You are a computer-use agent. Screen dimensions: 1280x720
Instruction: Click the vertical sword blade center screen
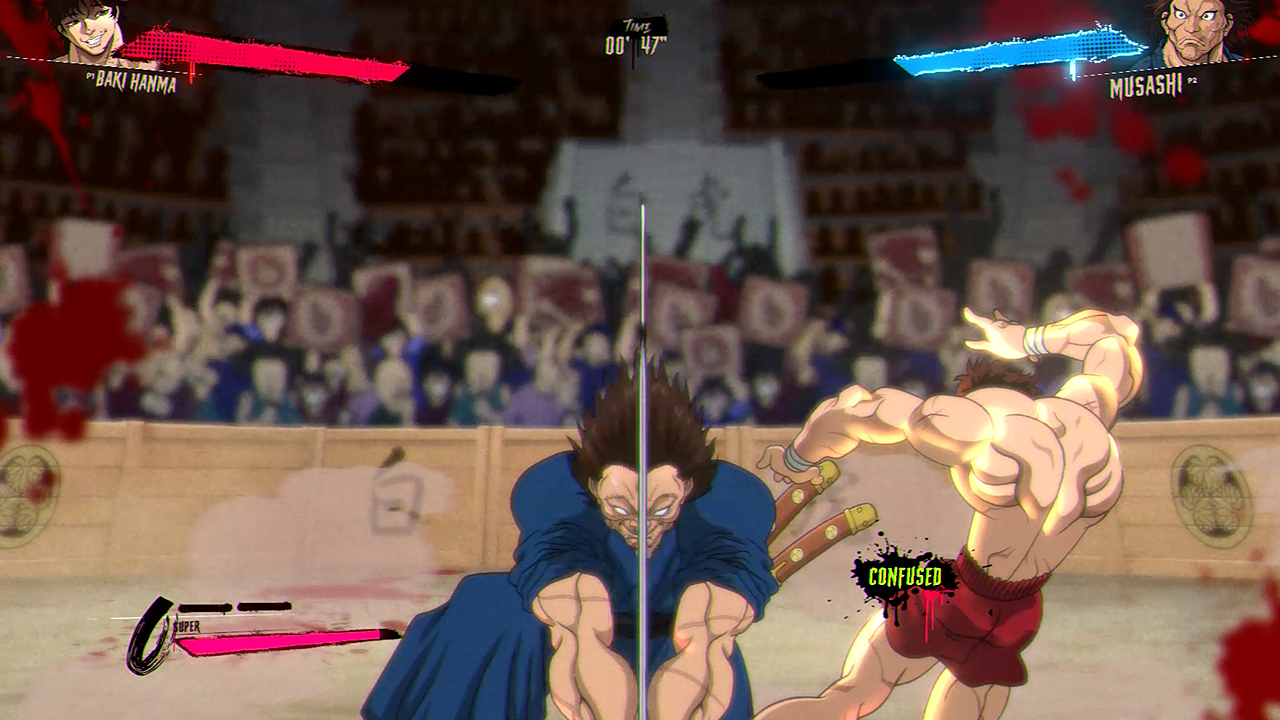640,400
